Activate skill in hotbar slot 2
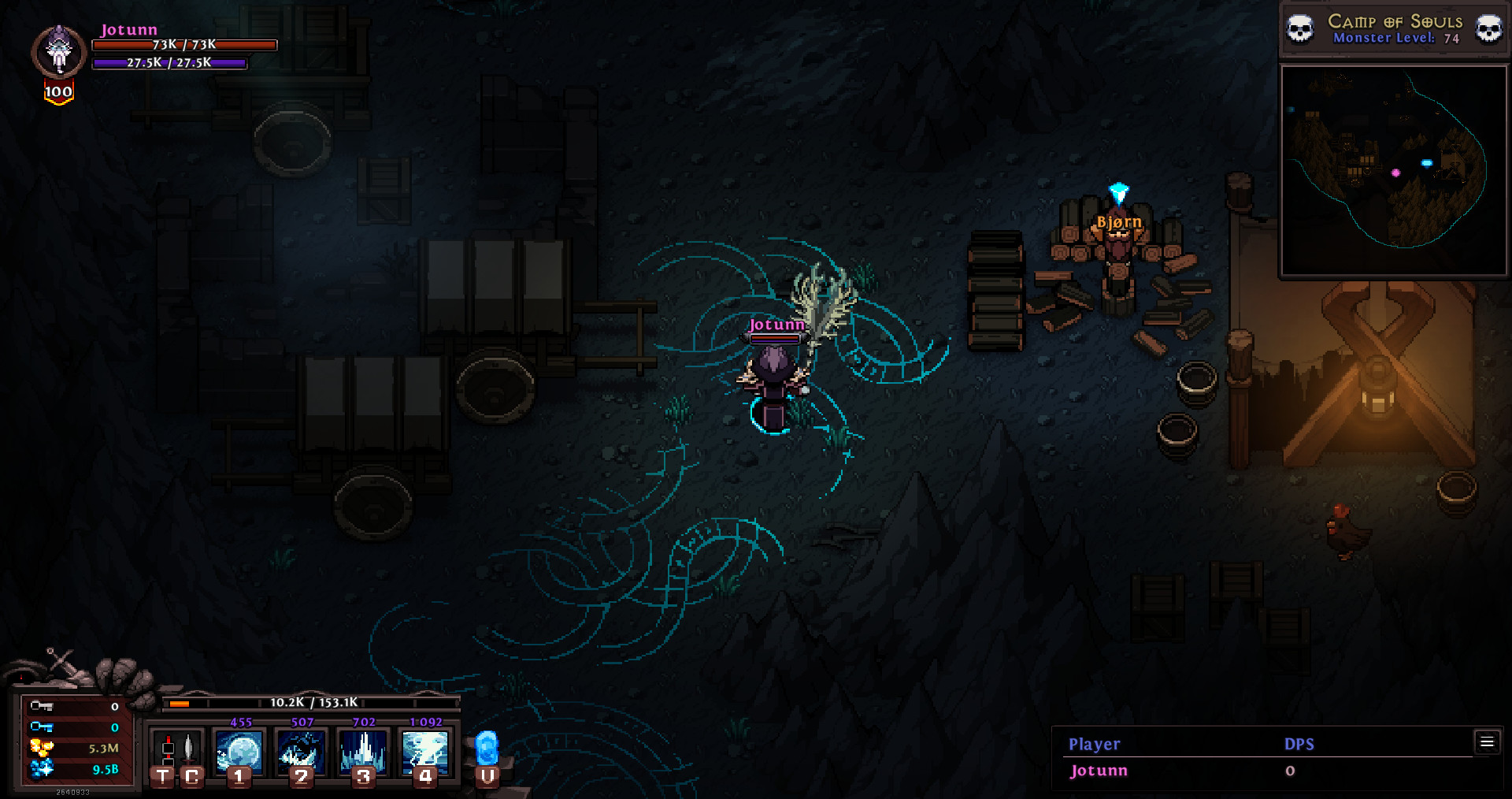 tap(302, 752)
